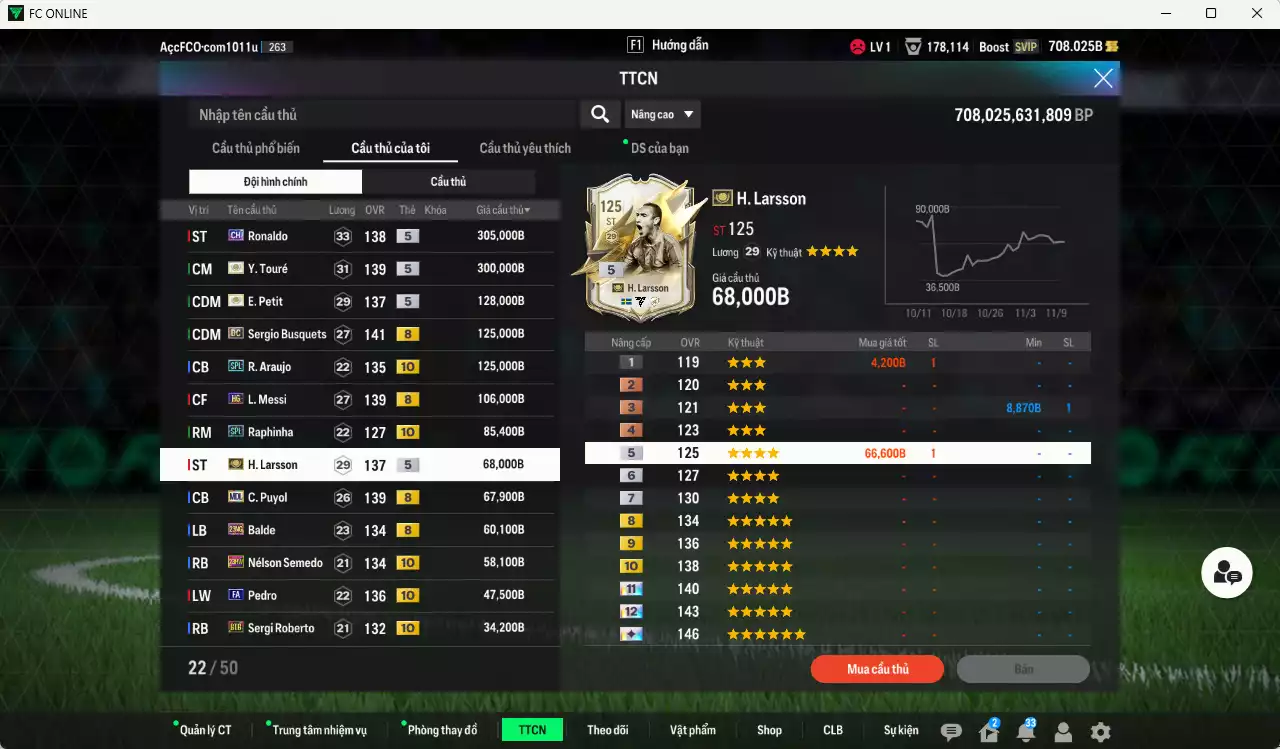
Task: Select the highlighted H. Larsson roster row
Action: pos(367,464)
